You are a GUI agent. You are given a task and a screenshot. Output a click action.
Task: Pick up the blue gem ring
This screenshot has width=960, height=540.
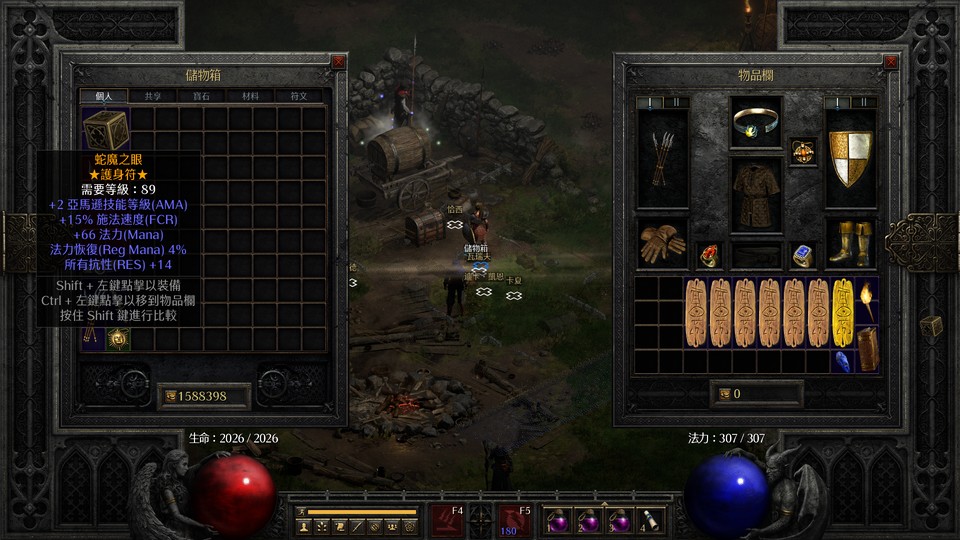(x=803, y=256)
